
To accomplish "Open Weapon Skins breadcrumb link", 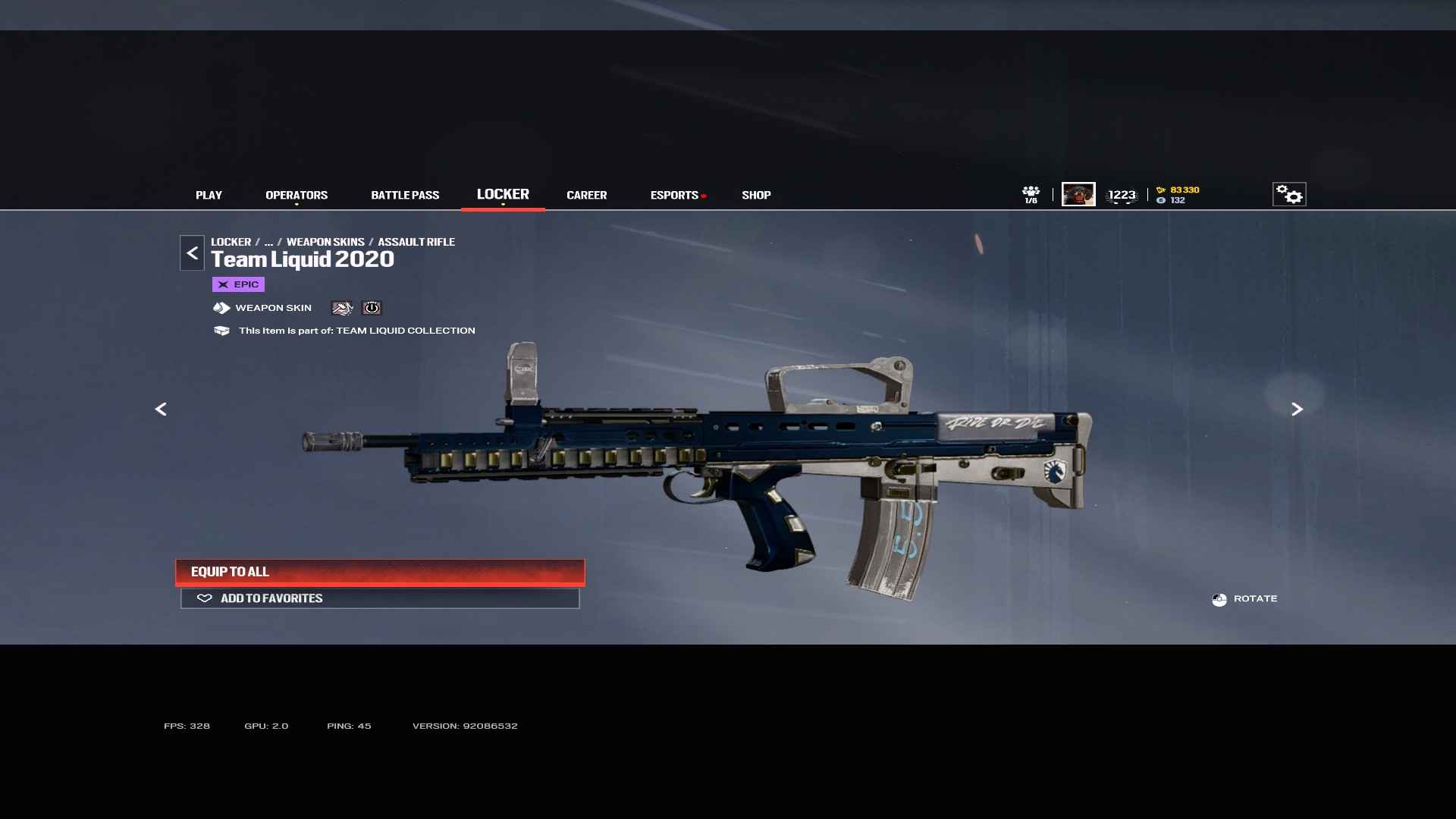I will click(x=325, y=242).
